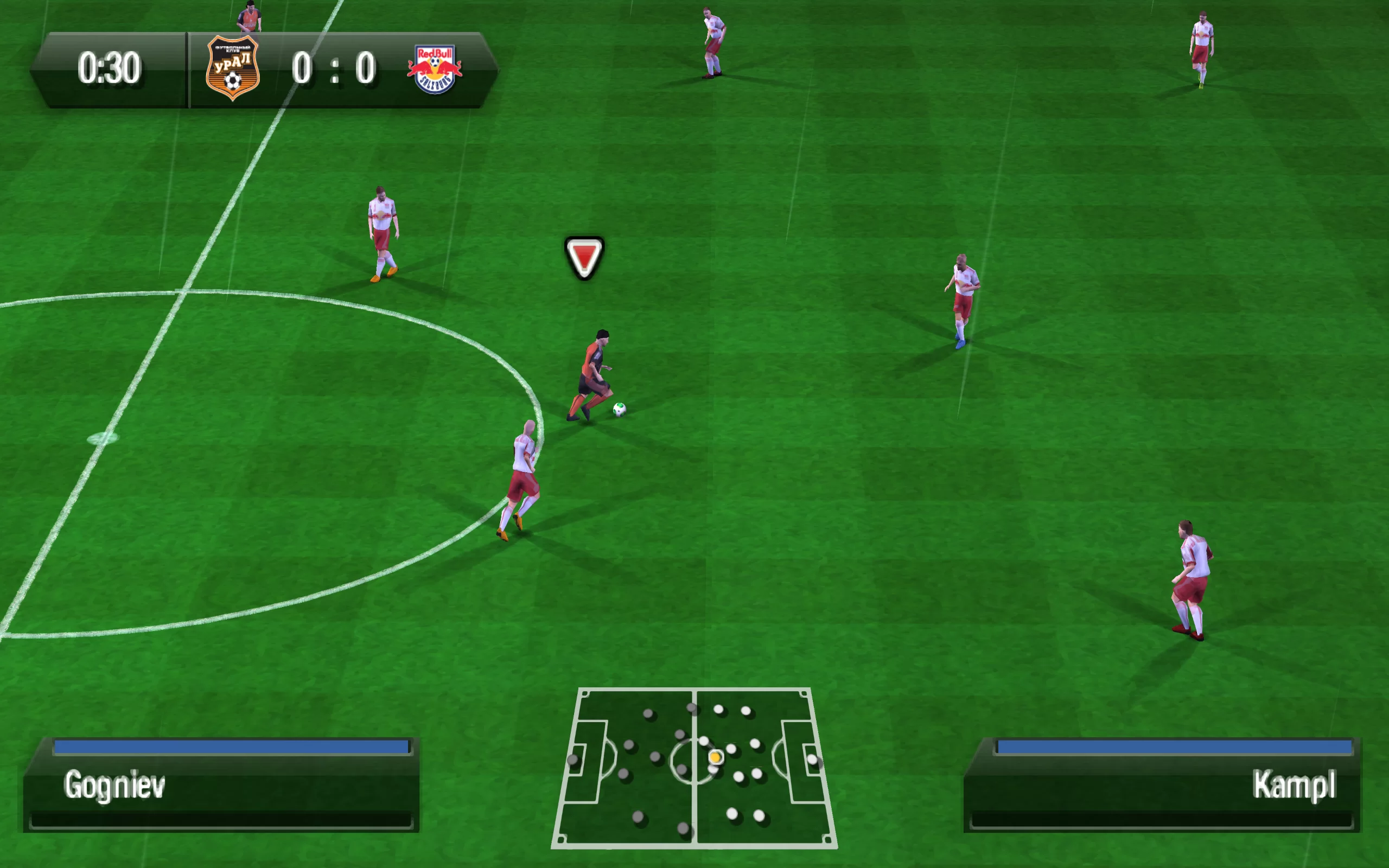The width and height of the screenshot is (1389, 868).
Task: Select the Gogniev player name panel
Action: pyautogui.click(x=221, y=785)
